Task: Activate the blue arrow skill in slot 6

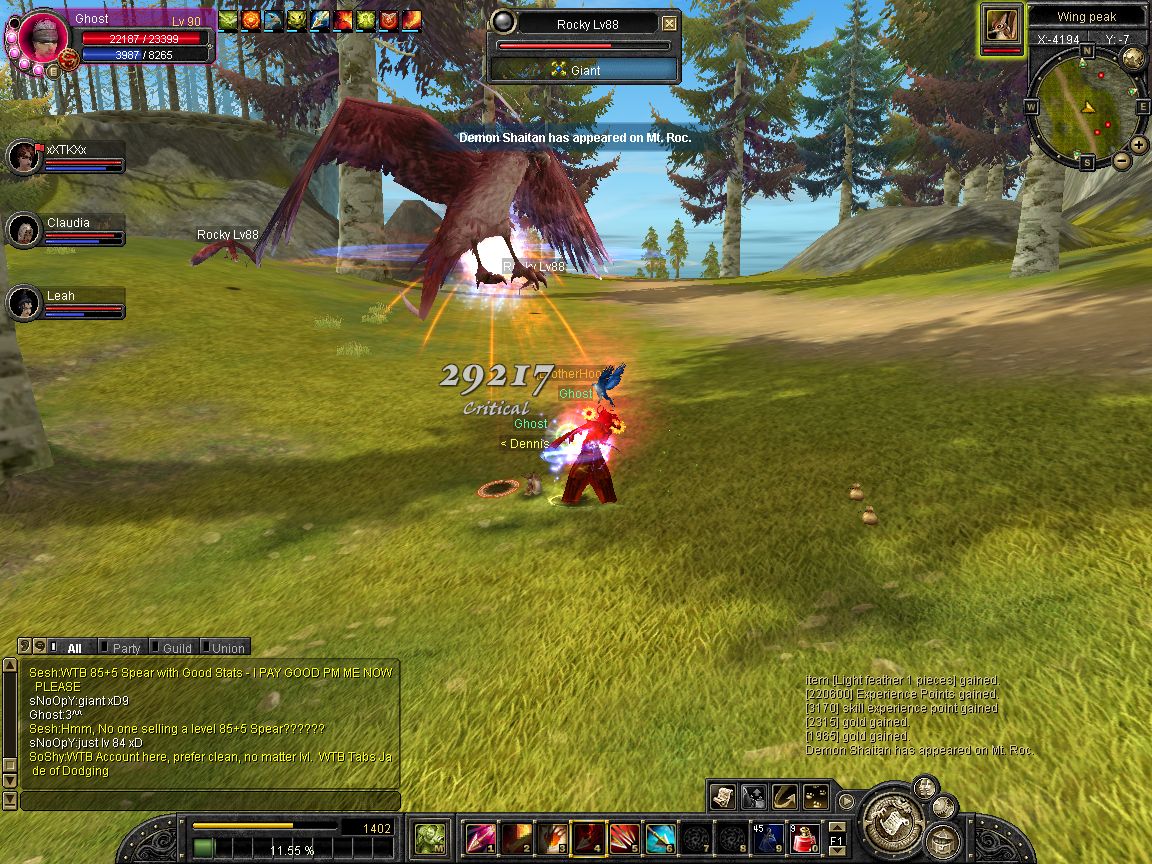Action: point(660,838)
